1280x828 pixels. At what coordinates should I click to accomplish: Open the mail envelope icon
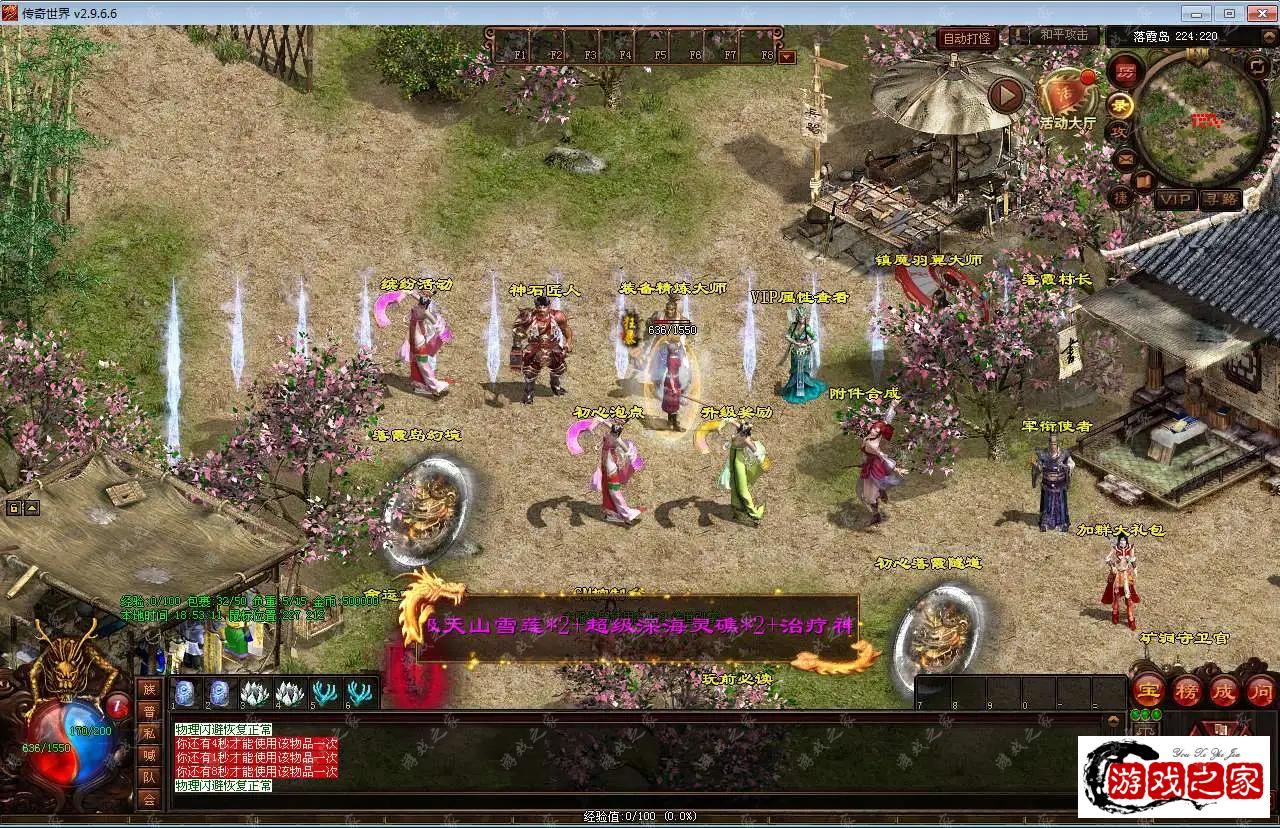pos(1125,159)
